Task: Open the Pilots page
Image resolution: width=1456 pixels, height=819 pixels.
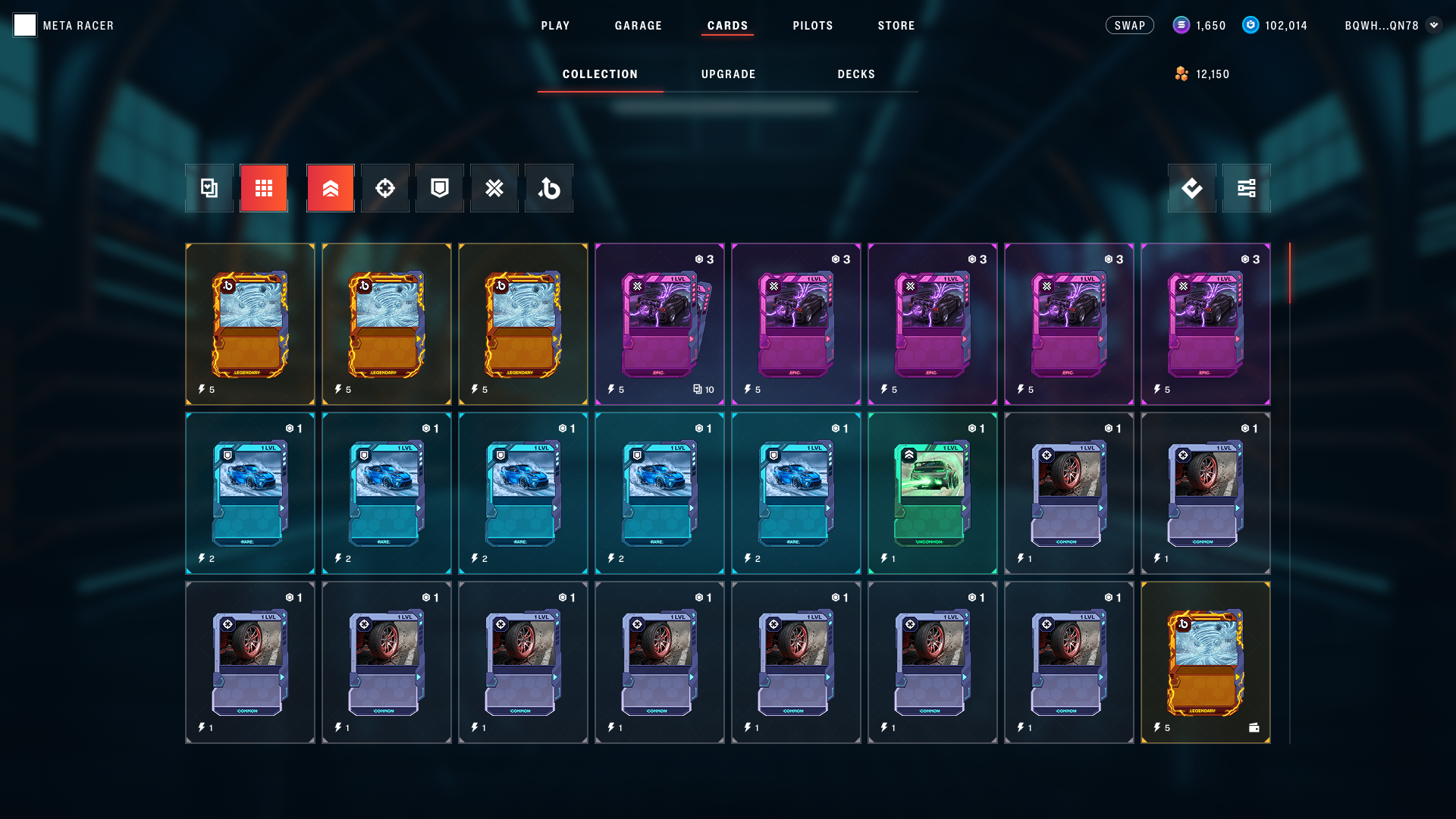Action: pyautogui.click(x=813, y=26)
